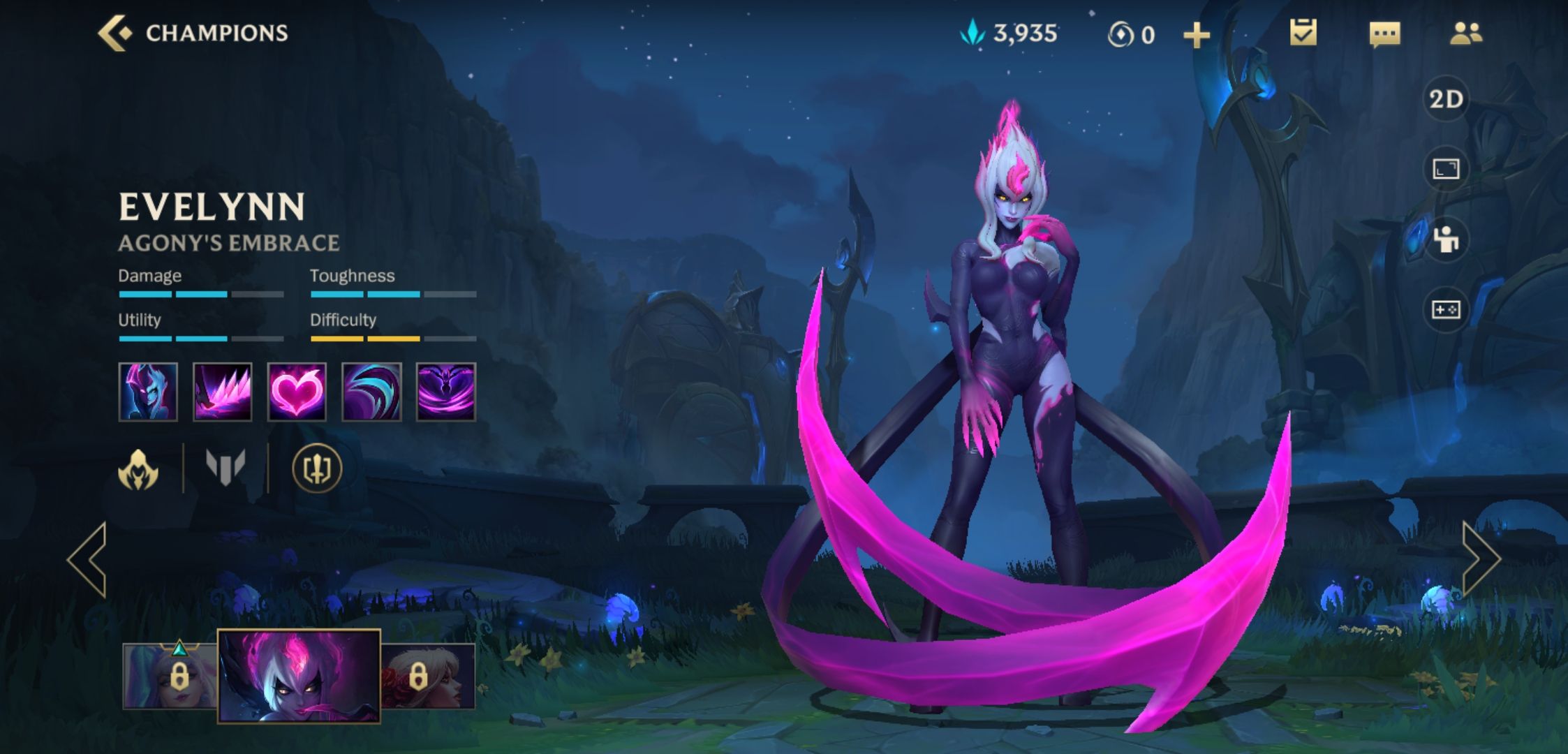The width and height of the screenshot is (1568, 754).
Task: Expand champion model to fullscreen view
Action: tap(1446, 169)
